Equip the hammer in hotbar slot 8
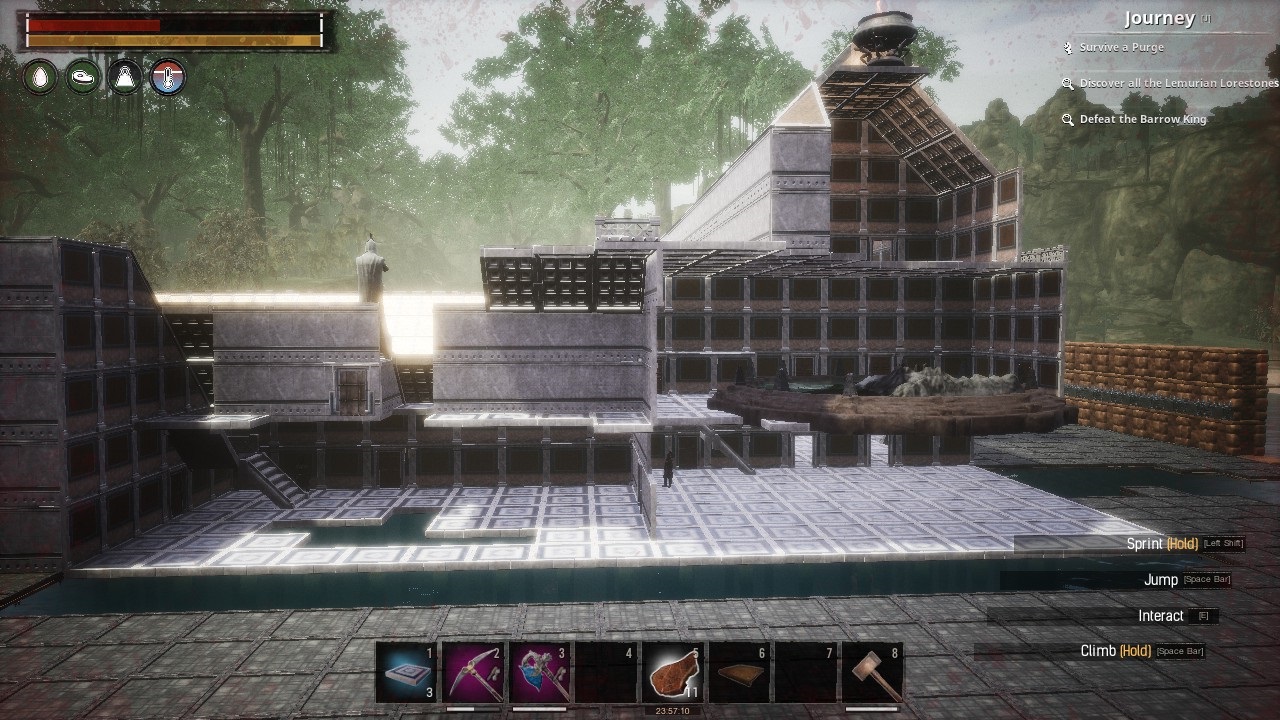The width and height of the screenshot is (1280, 720). [872, 672]
